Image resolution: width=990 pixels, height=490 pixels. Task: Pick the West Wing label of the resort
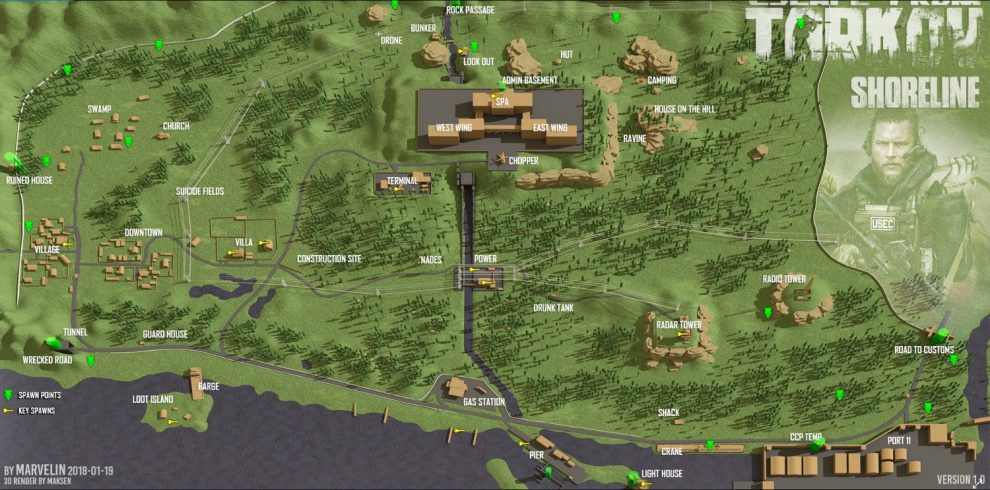(x=454, y=128)
